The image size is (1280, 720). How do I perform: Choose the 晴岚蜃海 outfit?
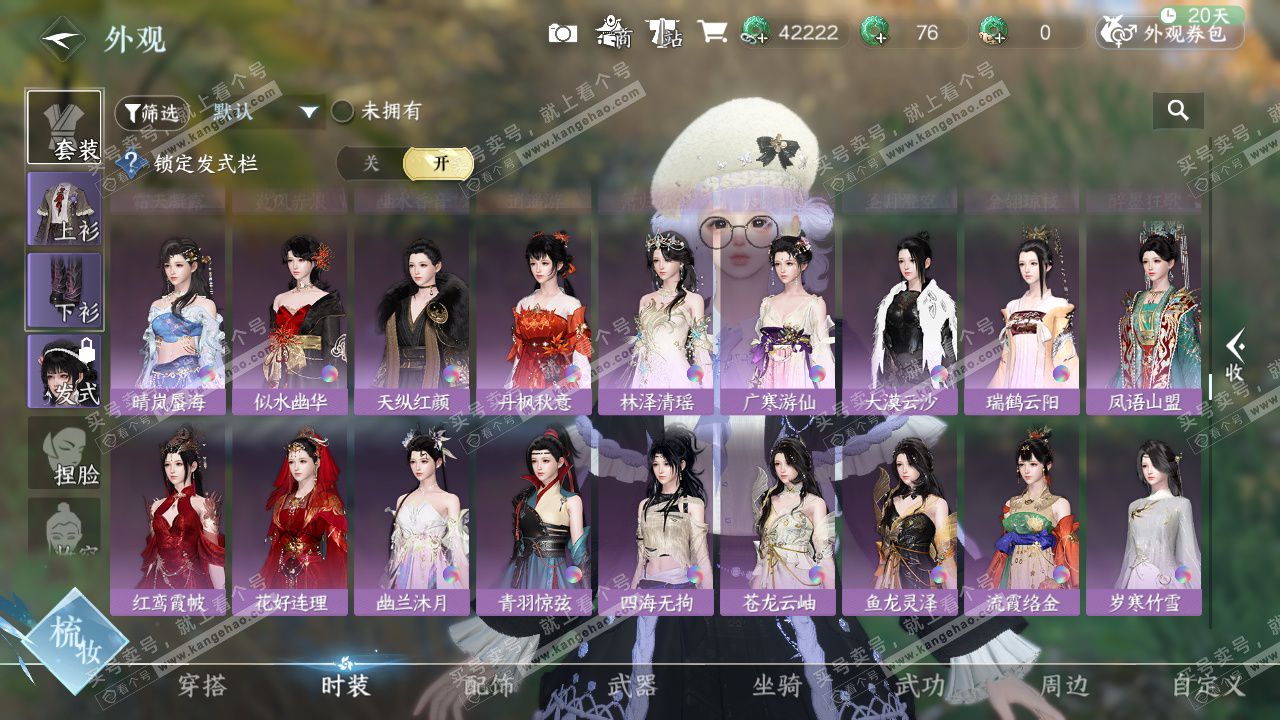[168, 320]
